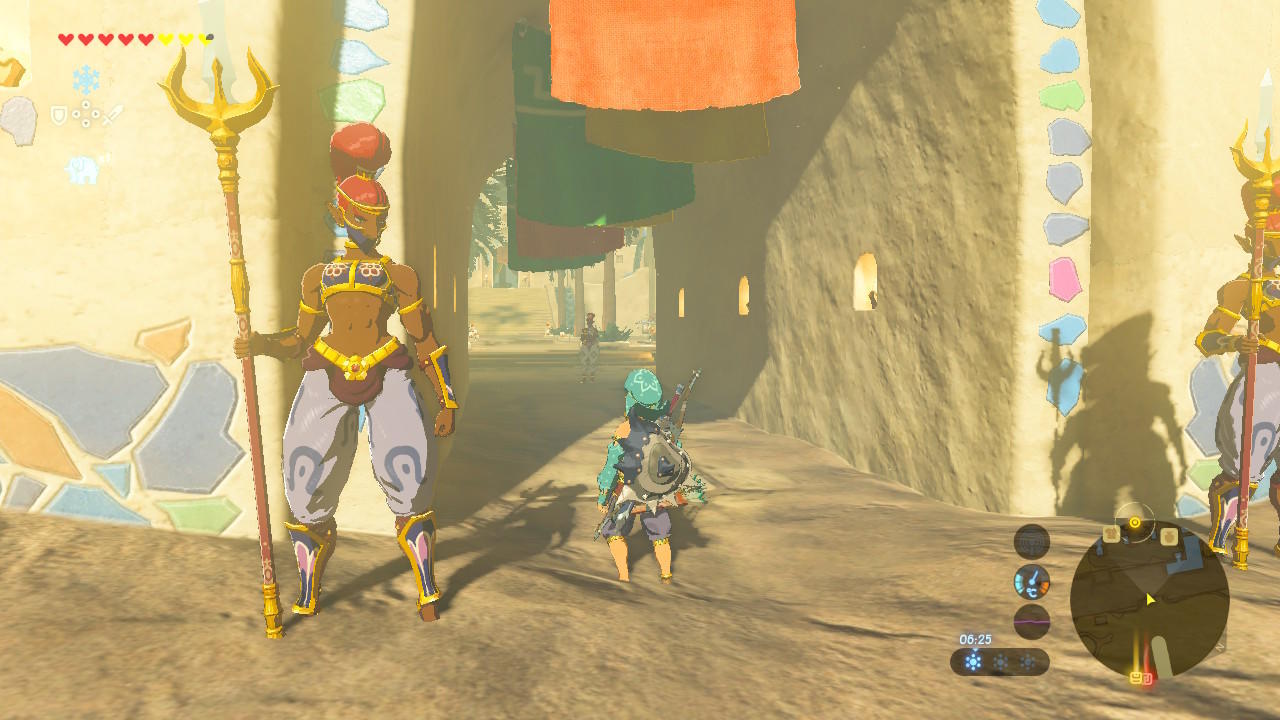Viewport: 1280px width, 720px height.
Task: Click the yellow treasure chest stamp on minimap edge
Action: pos(1137,678)
